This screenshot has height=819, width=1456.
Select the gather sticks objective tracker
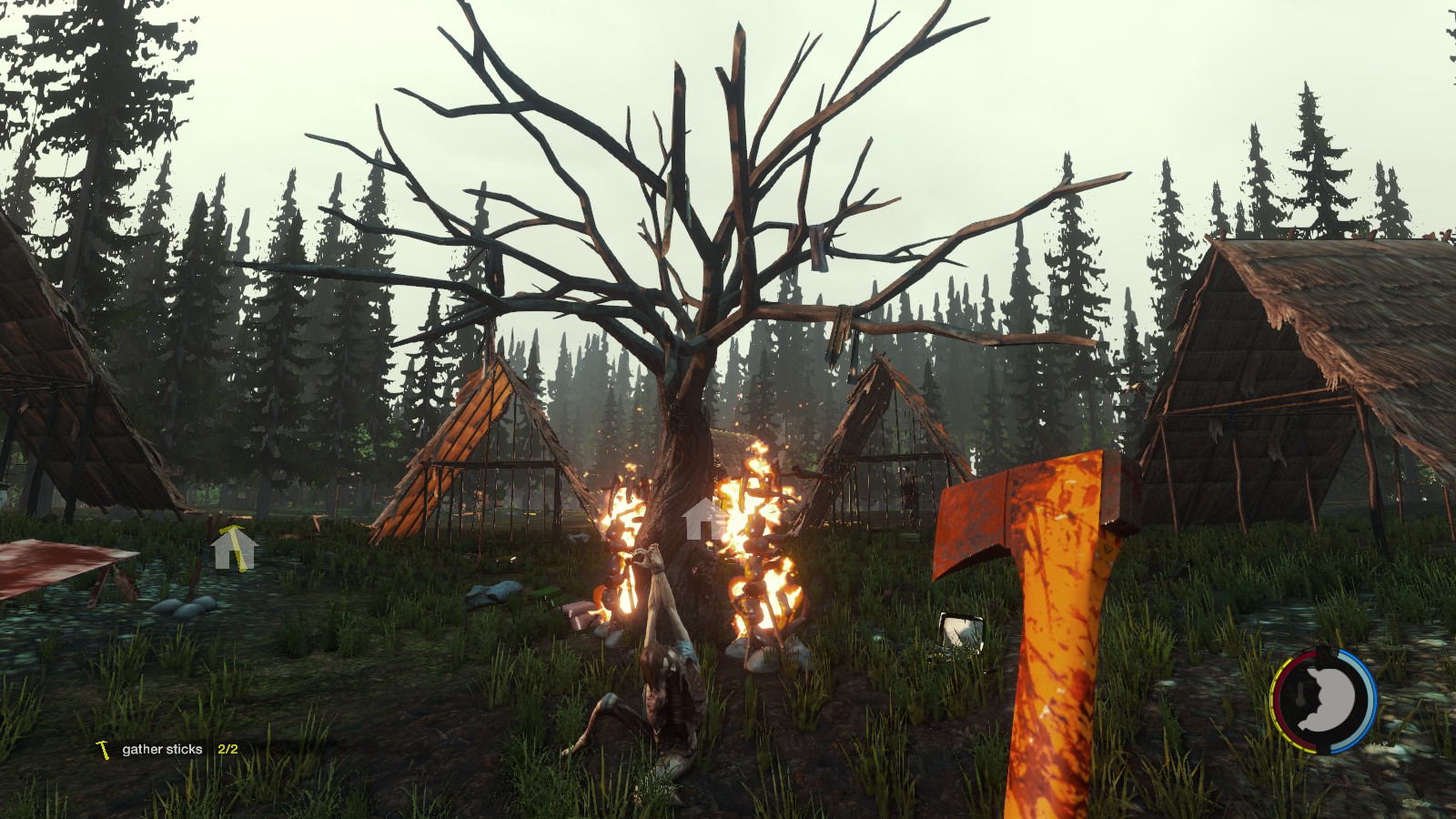pos(163,750)
